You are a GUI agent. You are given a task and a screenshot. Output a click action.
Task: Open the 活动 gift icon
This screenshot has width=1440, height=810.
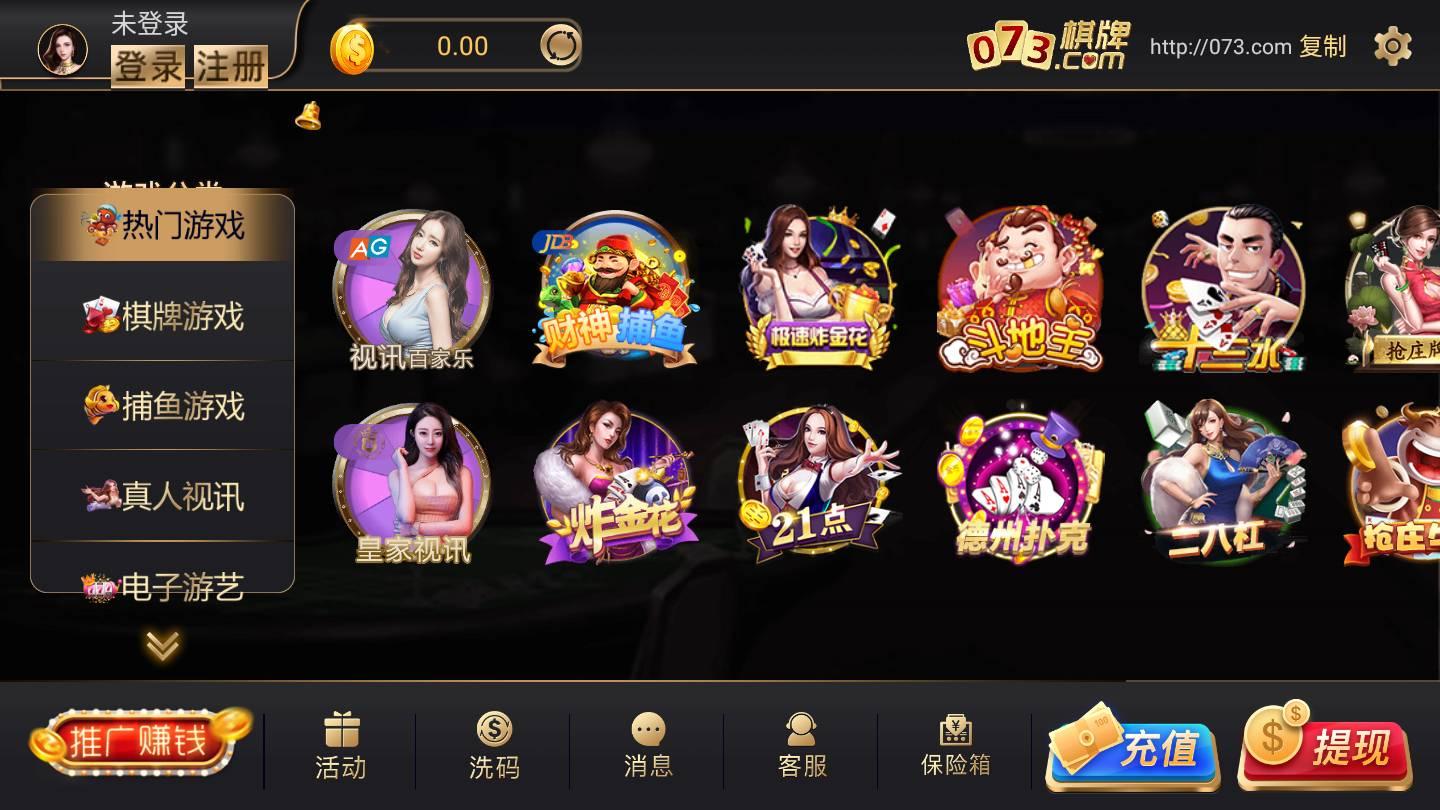[343, 740]
